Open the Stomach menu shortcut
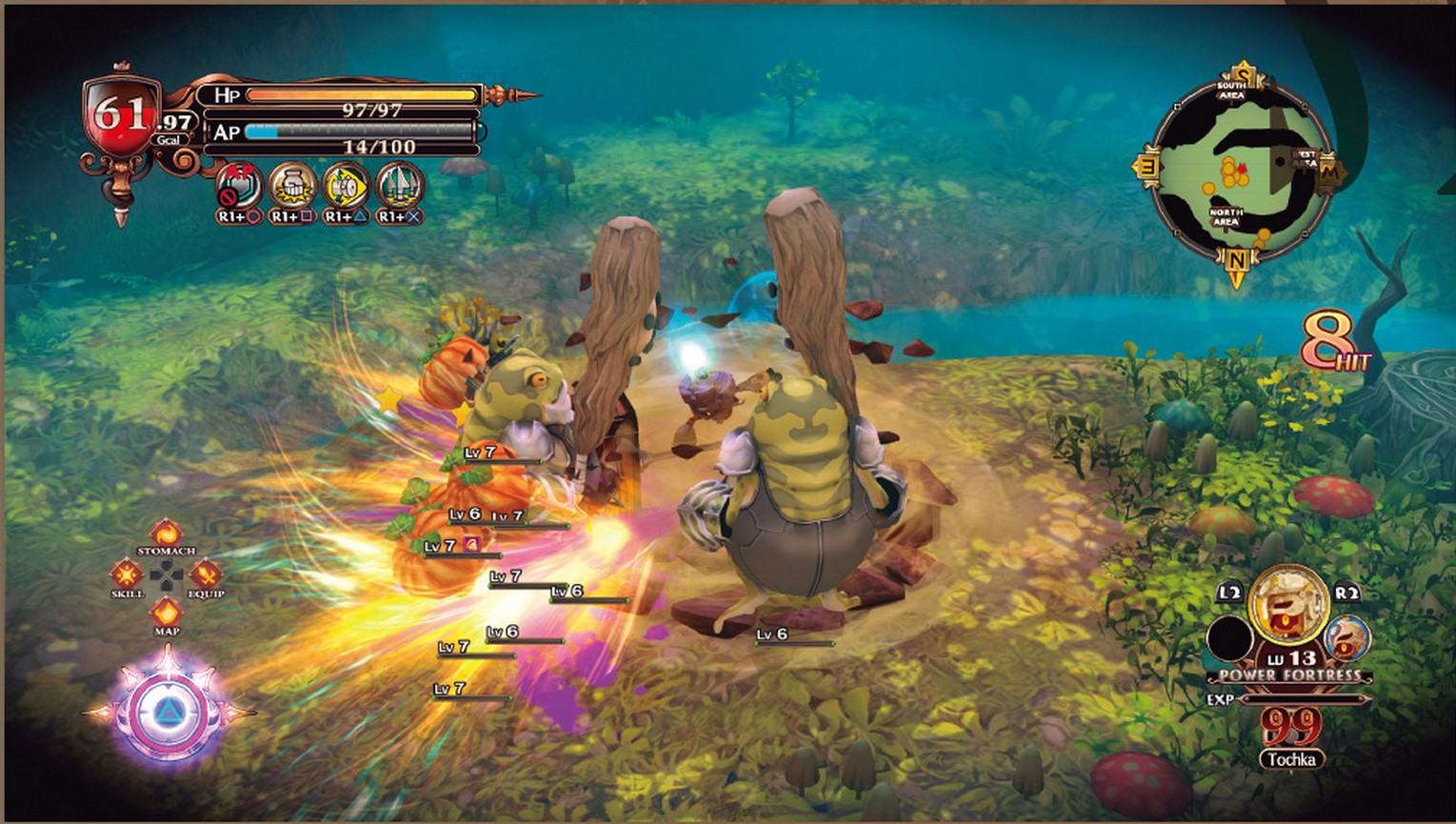The image size is (1456, 824). 167,533
